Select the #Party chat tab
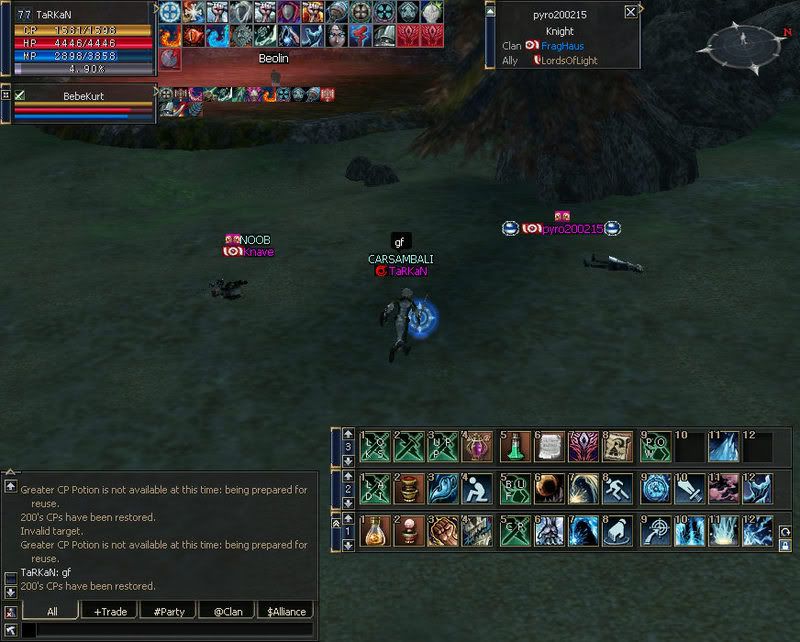This screenshot has width=800, height=642. click(168, 611)
